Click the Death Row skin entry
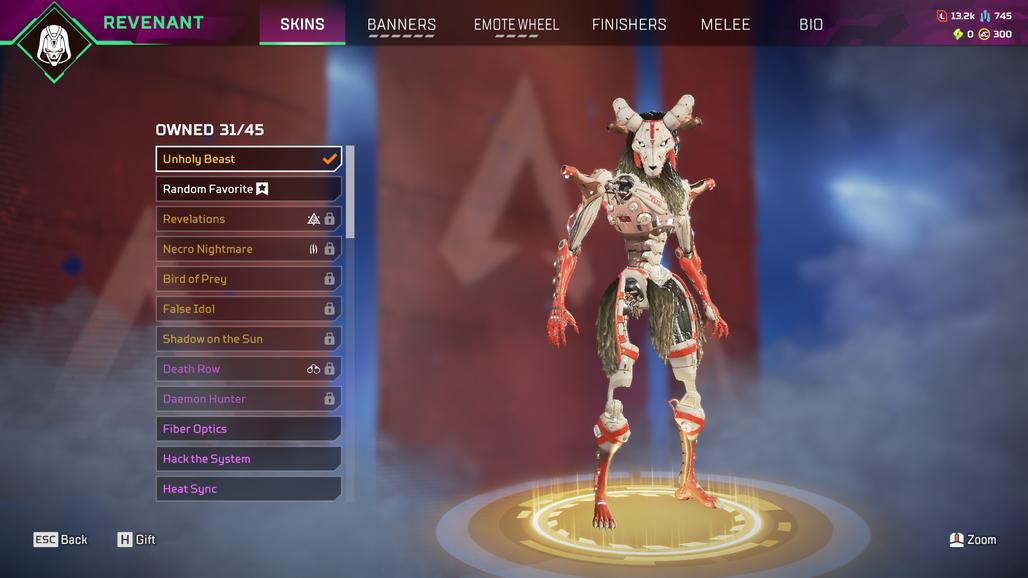This screenshot has width=1028, height=578. click(x=248, y=369)
